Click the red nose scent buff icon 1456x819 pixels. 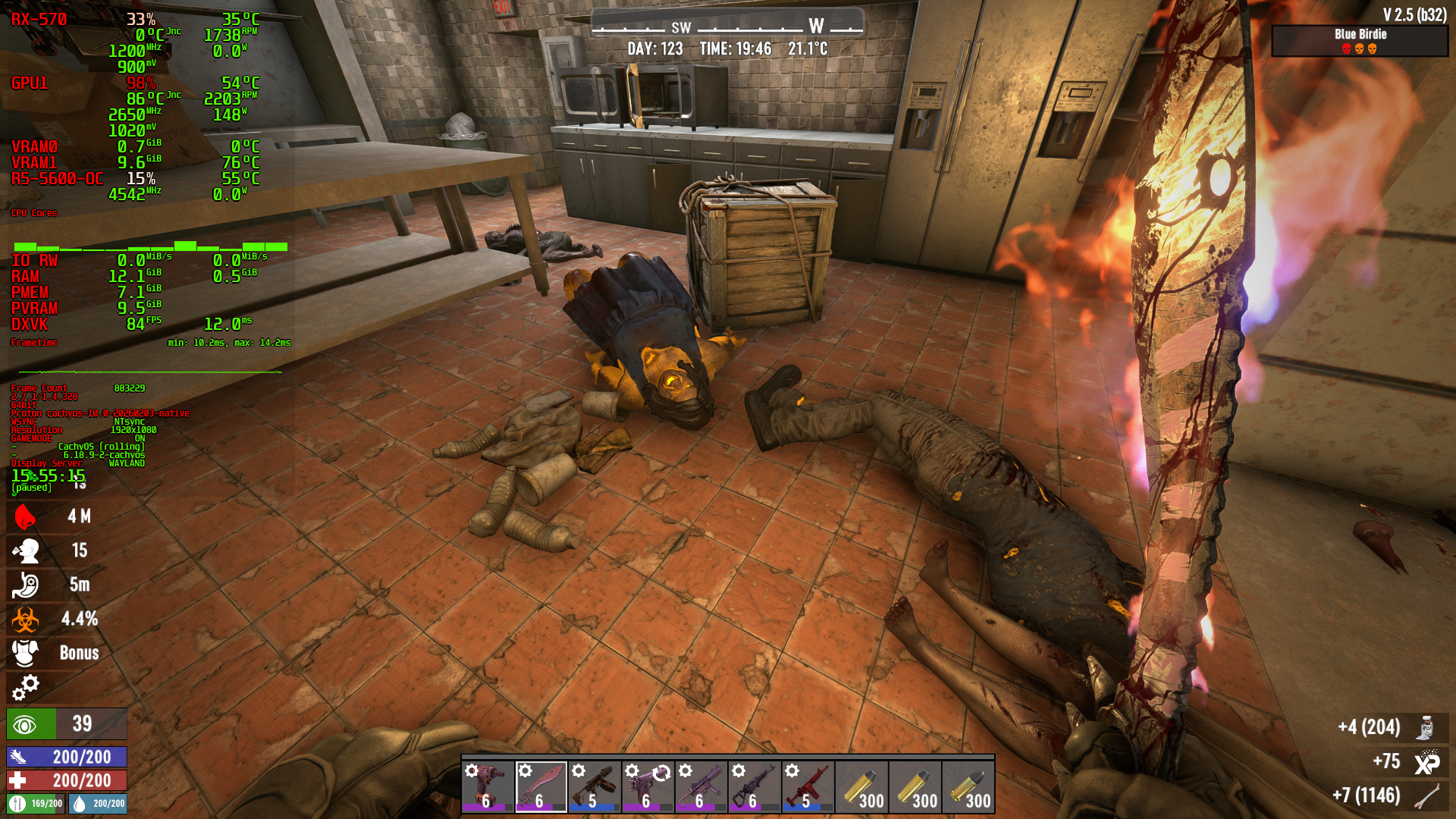coord(26,516)
